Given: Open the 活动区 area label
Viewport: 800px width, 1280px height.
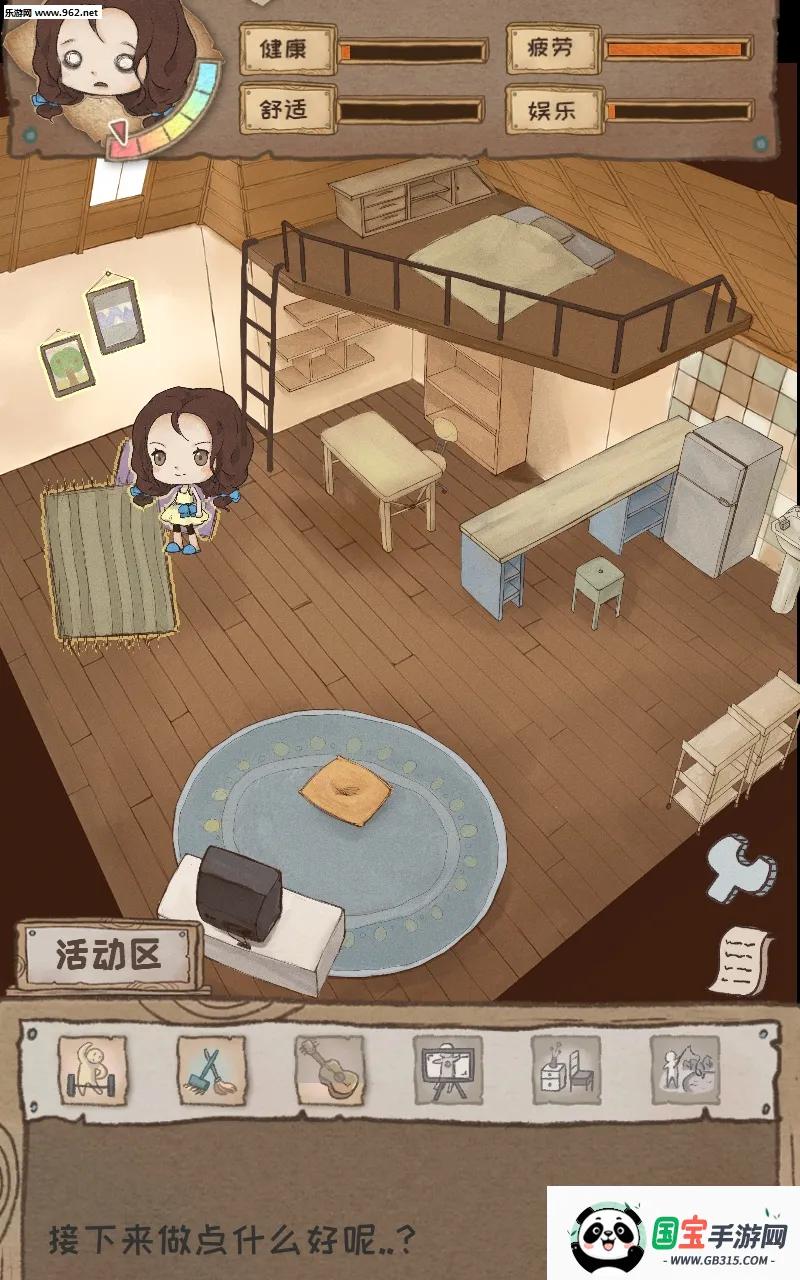Looking at the screenshot, I should pos(108,955).
